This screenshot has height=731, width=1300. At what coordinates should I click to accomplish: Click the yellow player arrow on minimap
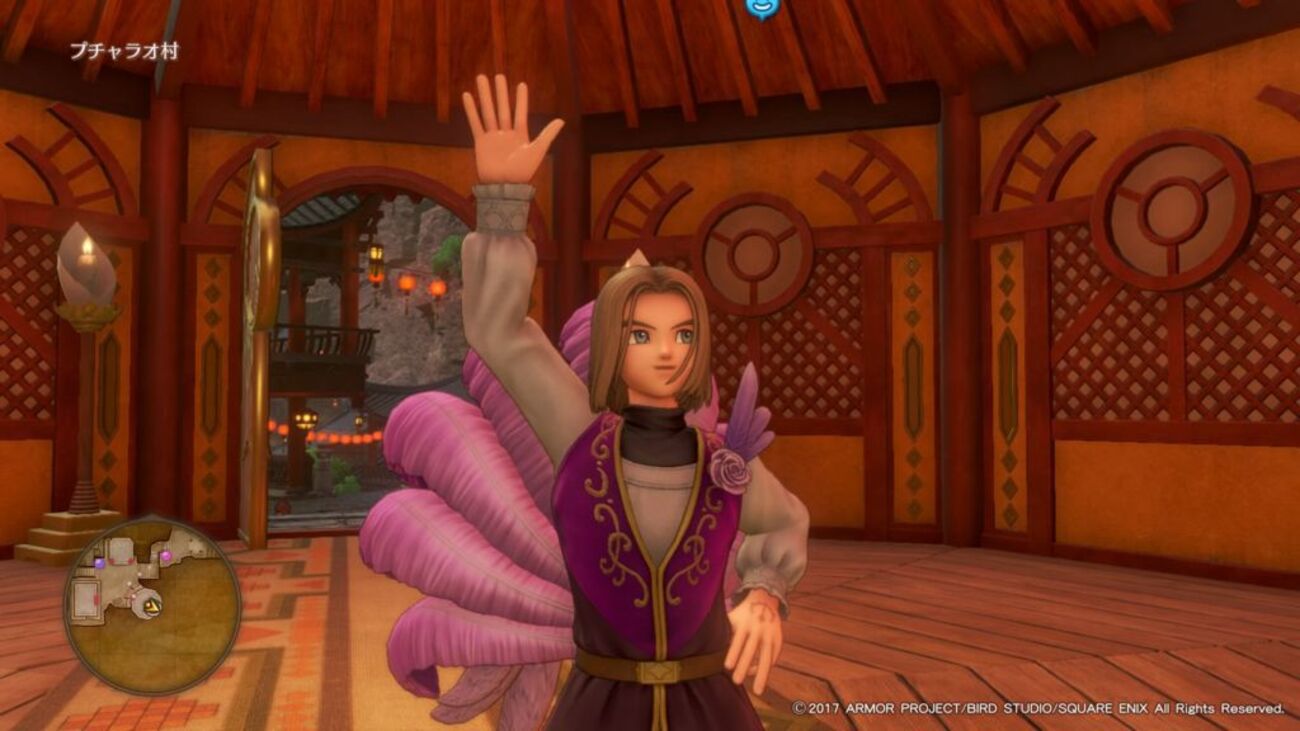pyautogui.click(x=152, y=604)
